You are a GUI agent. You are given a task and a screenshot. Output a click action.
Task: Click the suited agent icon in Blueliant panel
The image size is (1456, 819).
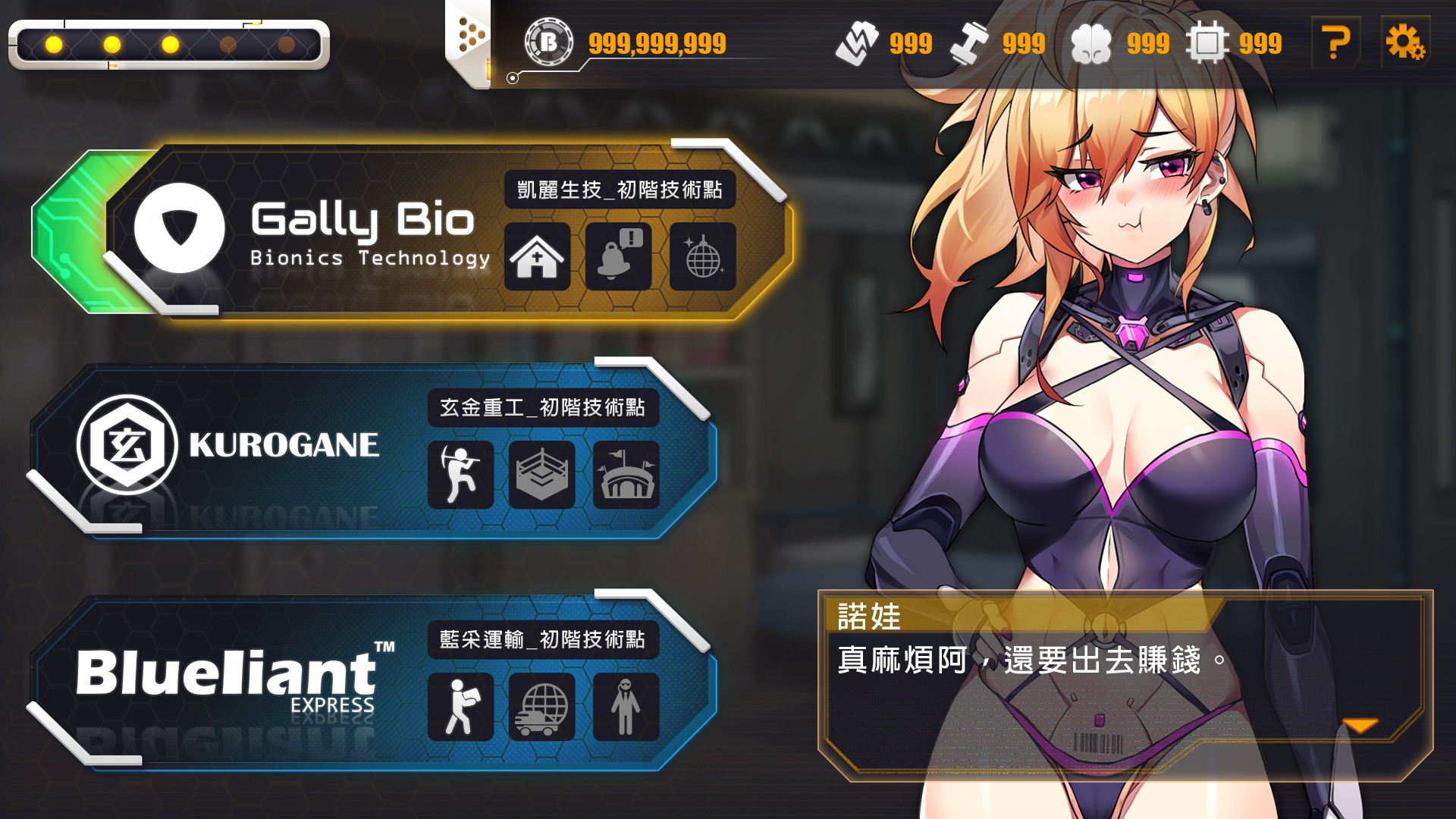[x=626, y=707]
